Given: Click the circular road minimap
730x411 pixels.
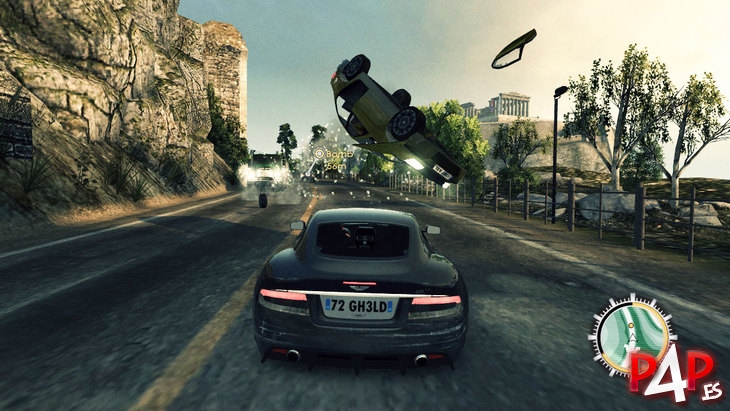Looking at the screenshot, I should click(632, 334).
